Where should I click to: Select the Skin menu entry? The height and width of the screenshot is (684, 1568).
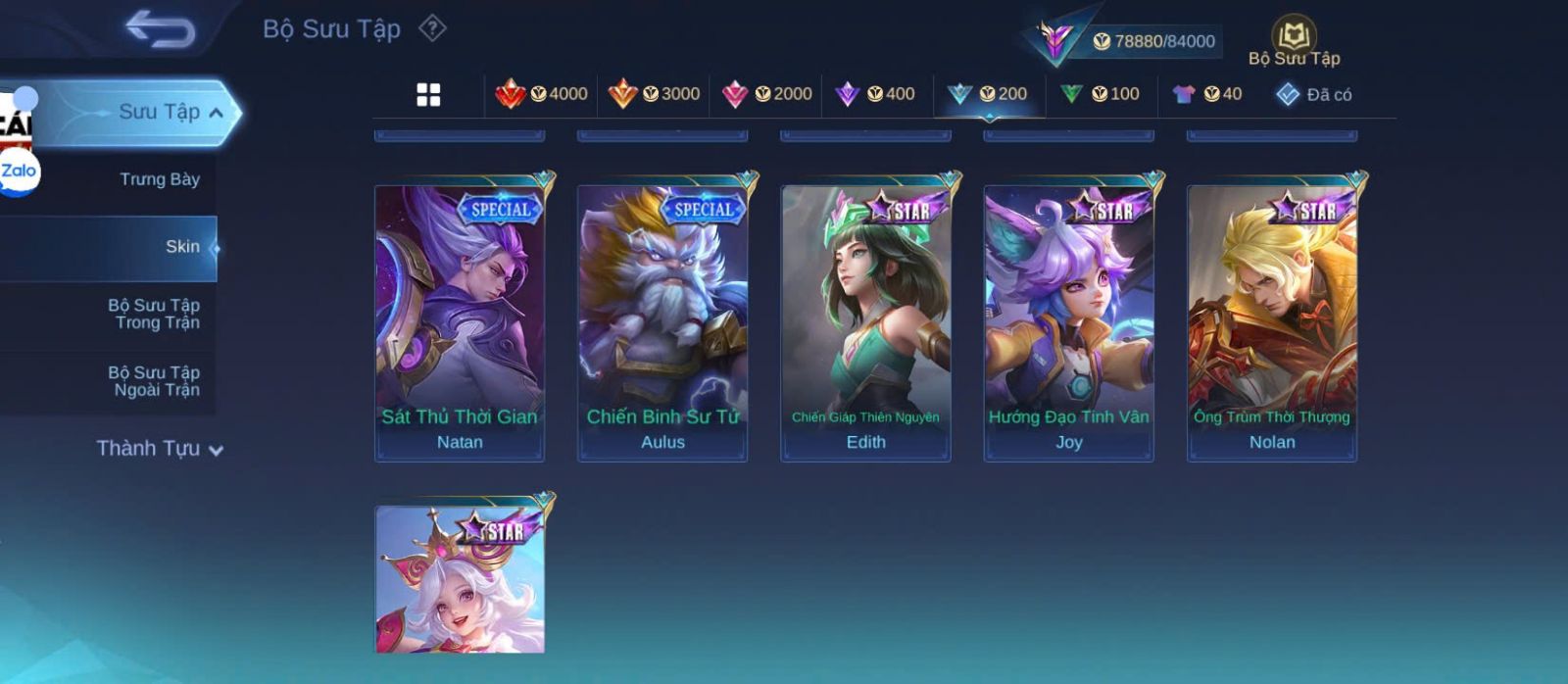point(182,247)
